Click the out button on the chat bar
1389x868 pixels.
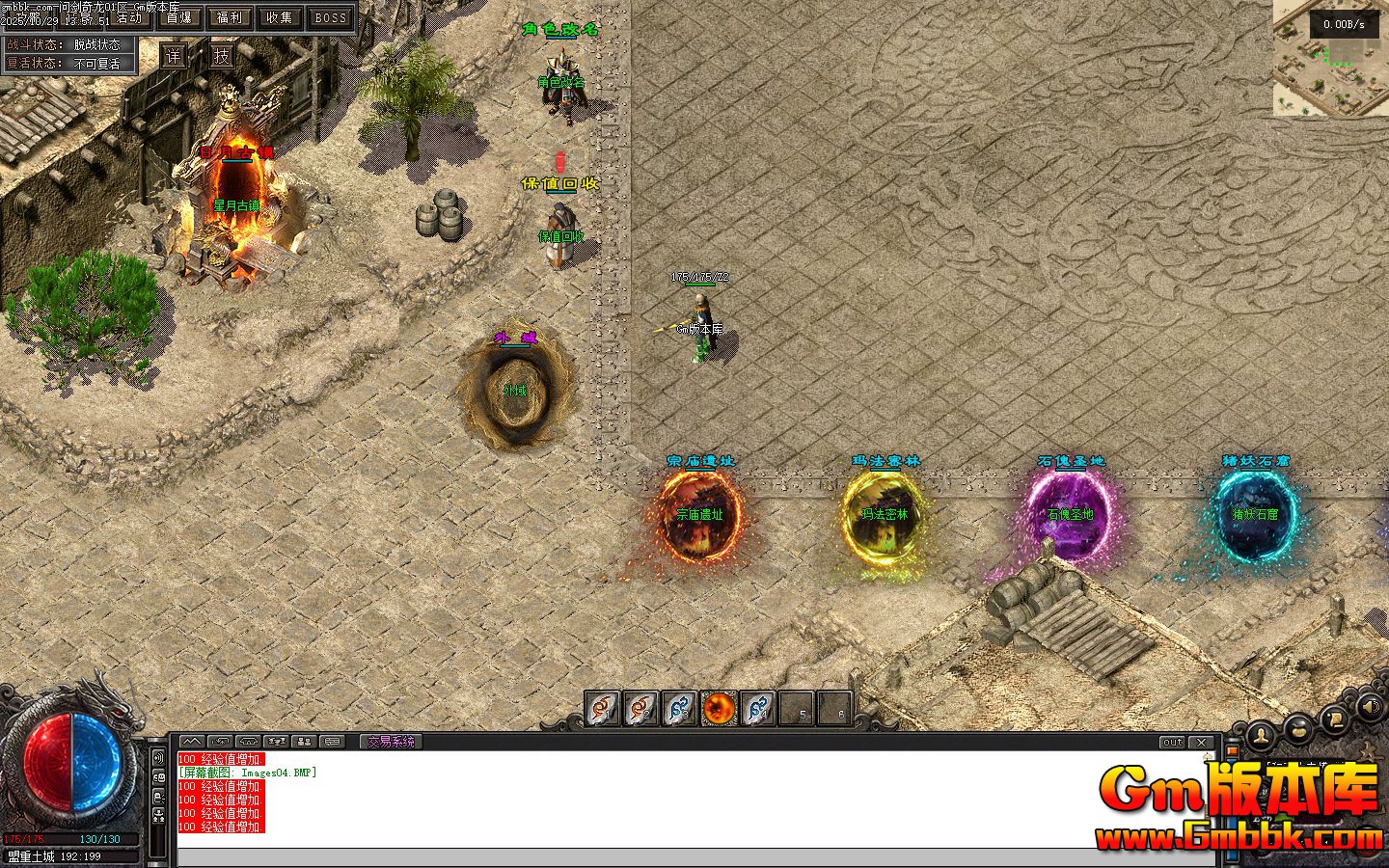[x=1172, y=742]
